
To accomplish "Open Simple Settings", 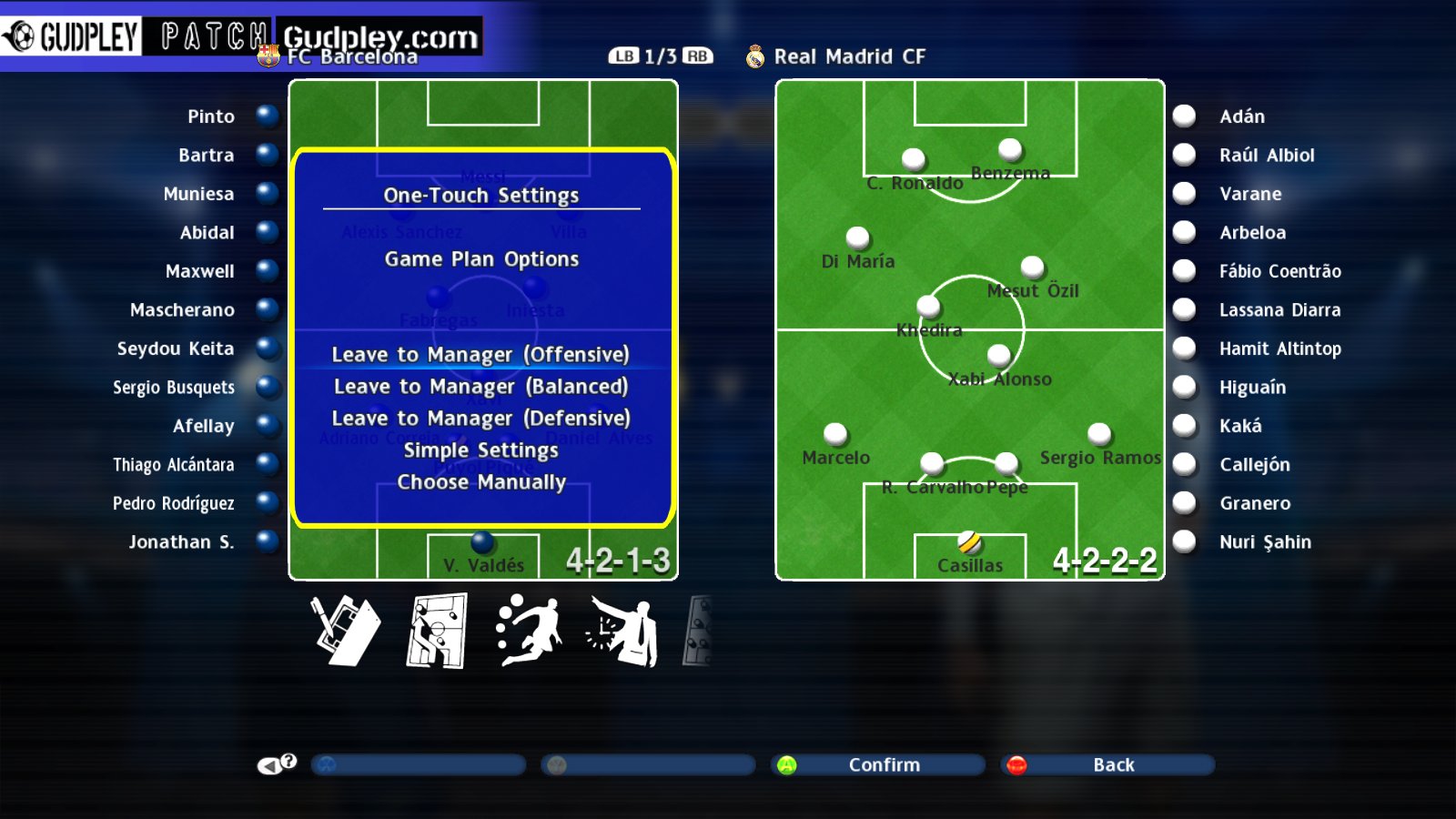I will (481, 450).
